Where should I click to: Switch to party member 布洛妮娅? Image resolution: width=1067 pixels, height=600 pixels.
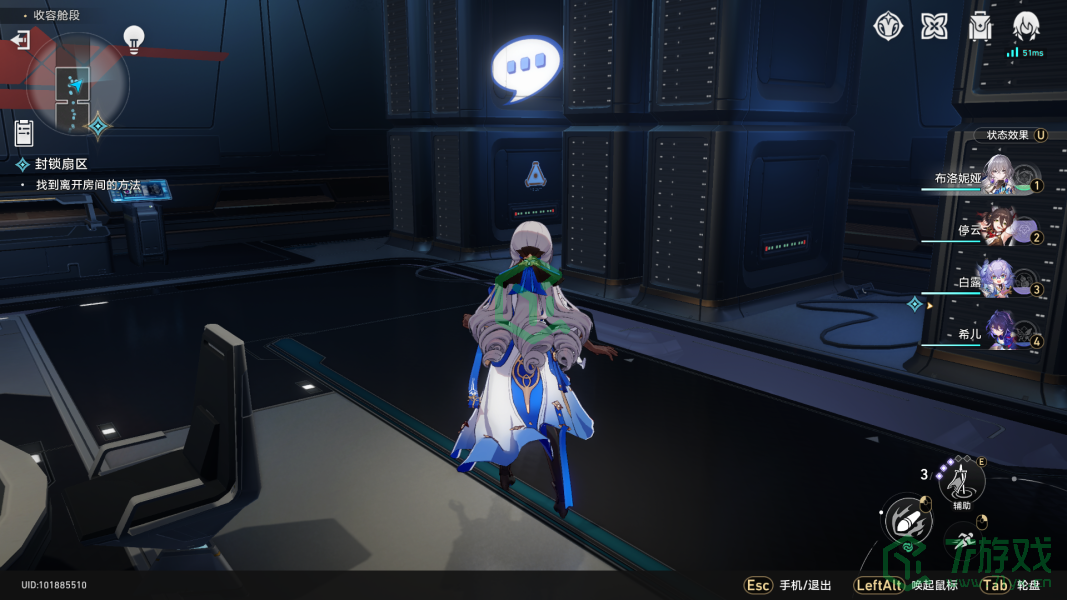tap(998, 178)
